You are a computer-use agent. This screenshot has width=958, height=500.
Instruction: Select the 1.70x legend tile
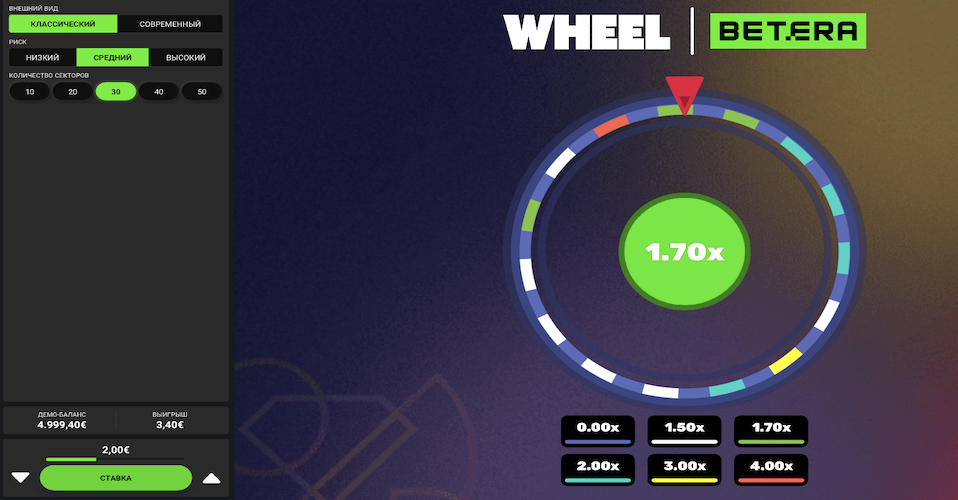(x=770, y=431)
